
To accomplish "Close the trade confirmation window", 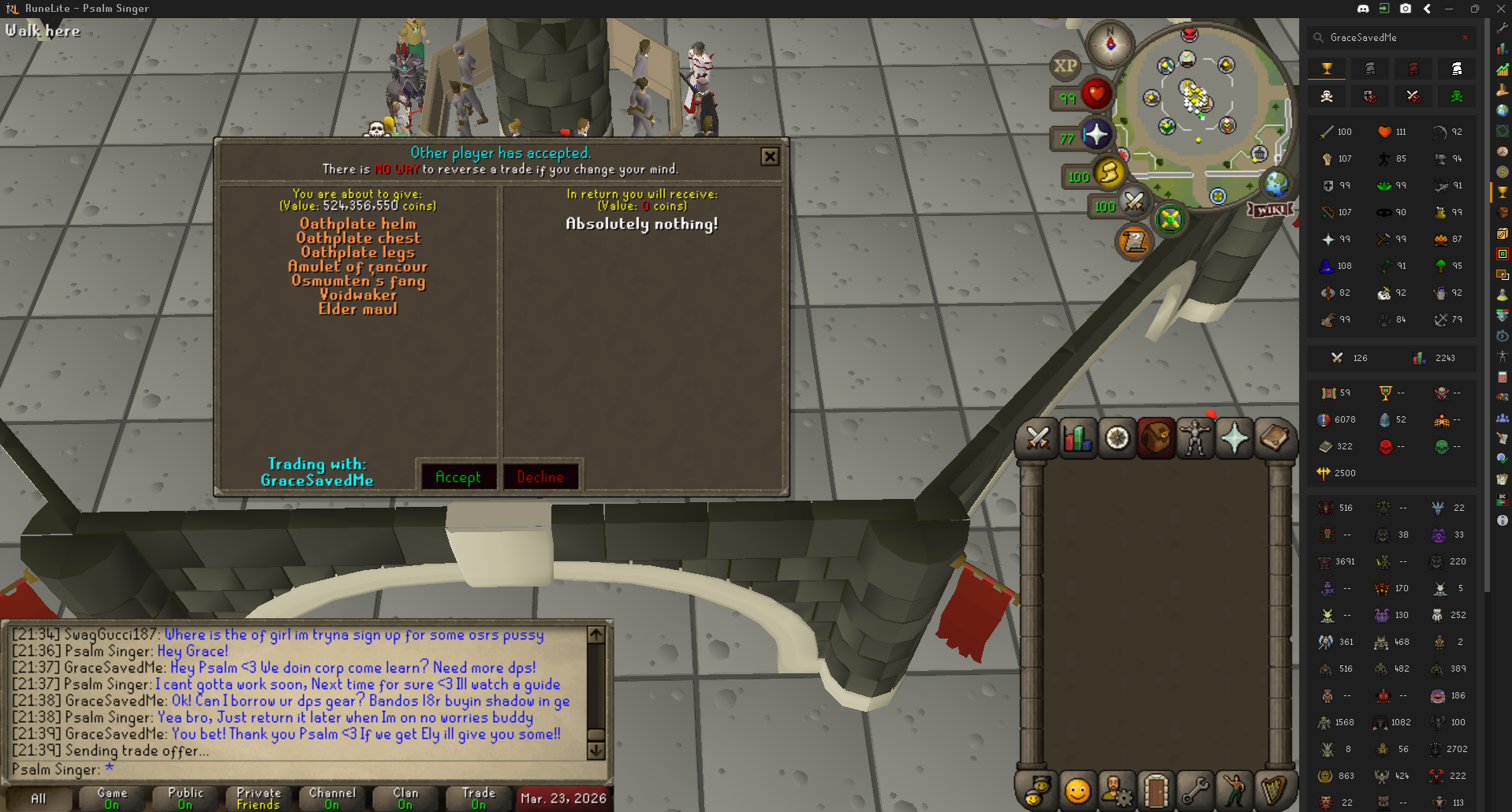I will (x=770, y=157).
